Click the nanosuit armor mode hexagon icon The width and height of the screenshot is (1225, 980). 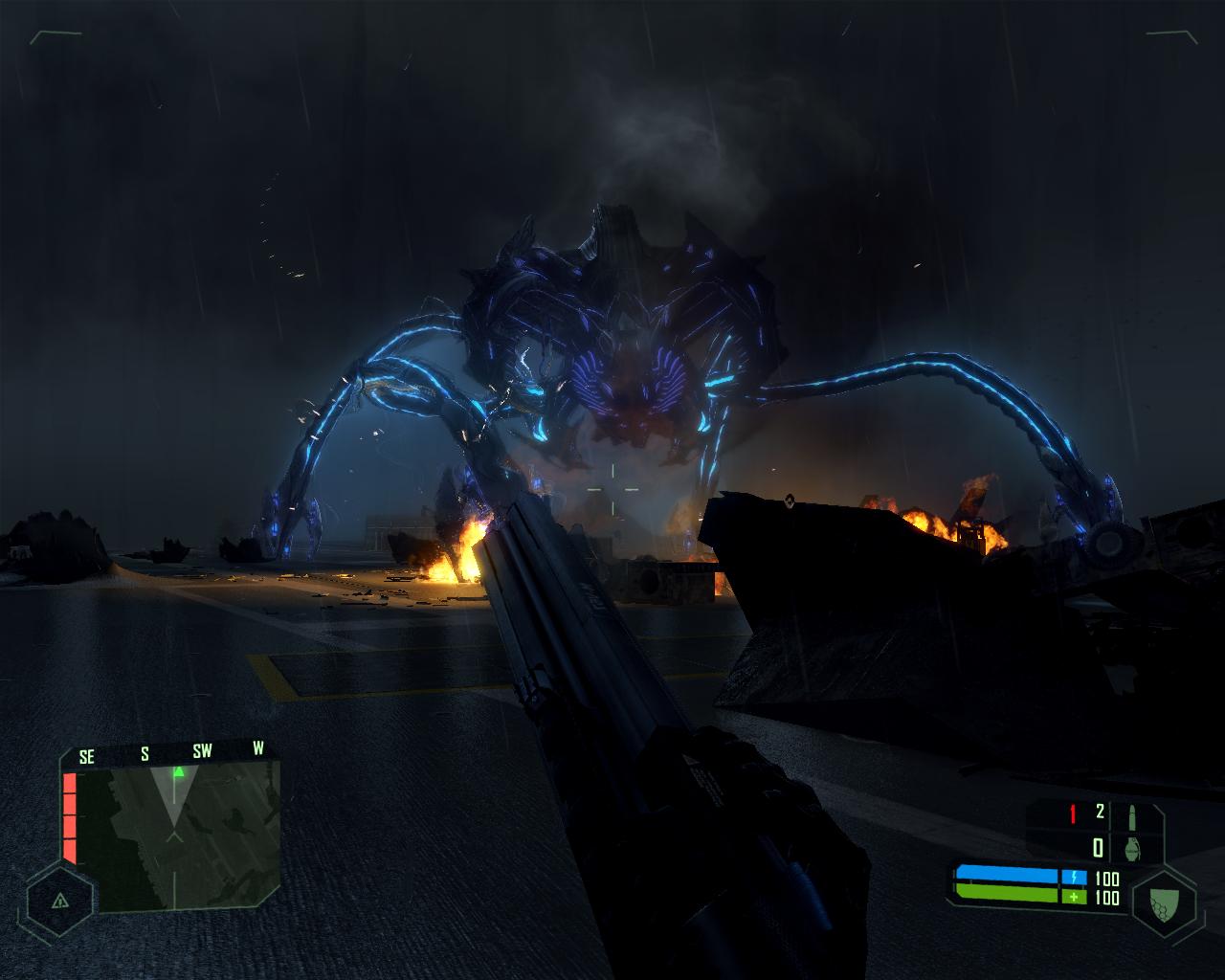tap(1164, 902)
